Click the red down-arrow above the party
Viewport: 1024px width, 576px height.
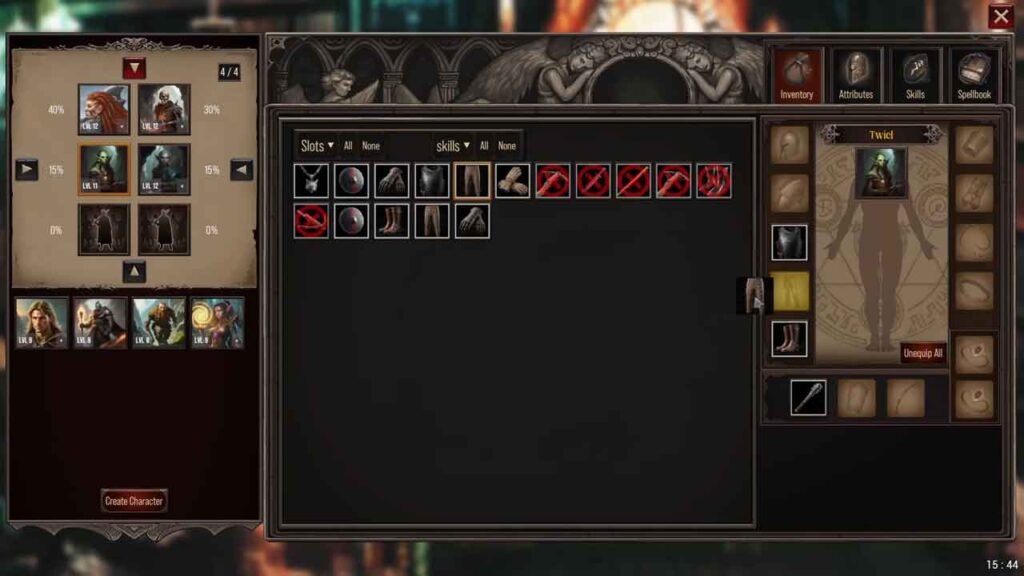click(134, 68)
